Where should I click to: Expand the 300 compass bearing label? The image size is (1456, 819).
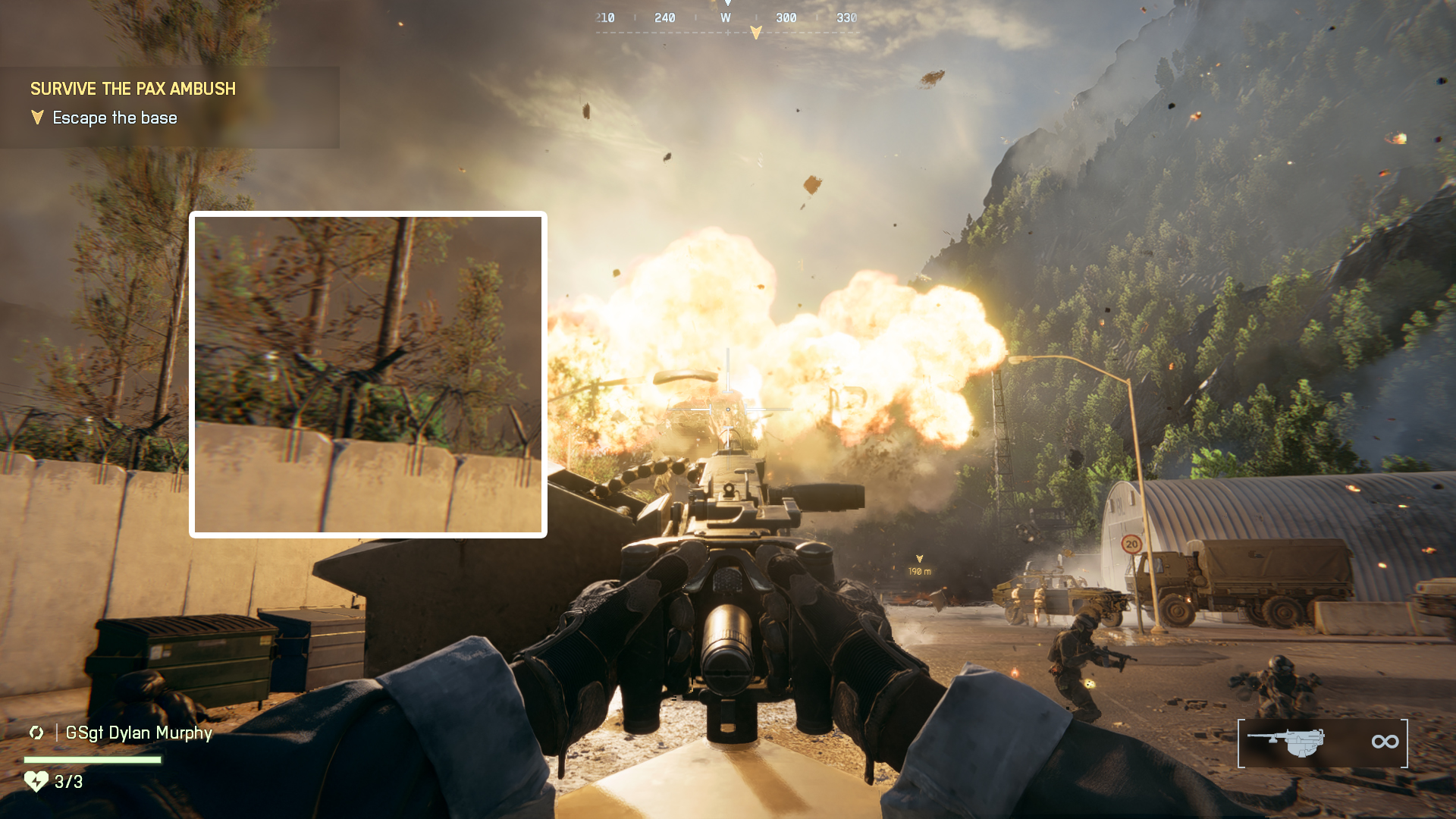pos(787,17)
